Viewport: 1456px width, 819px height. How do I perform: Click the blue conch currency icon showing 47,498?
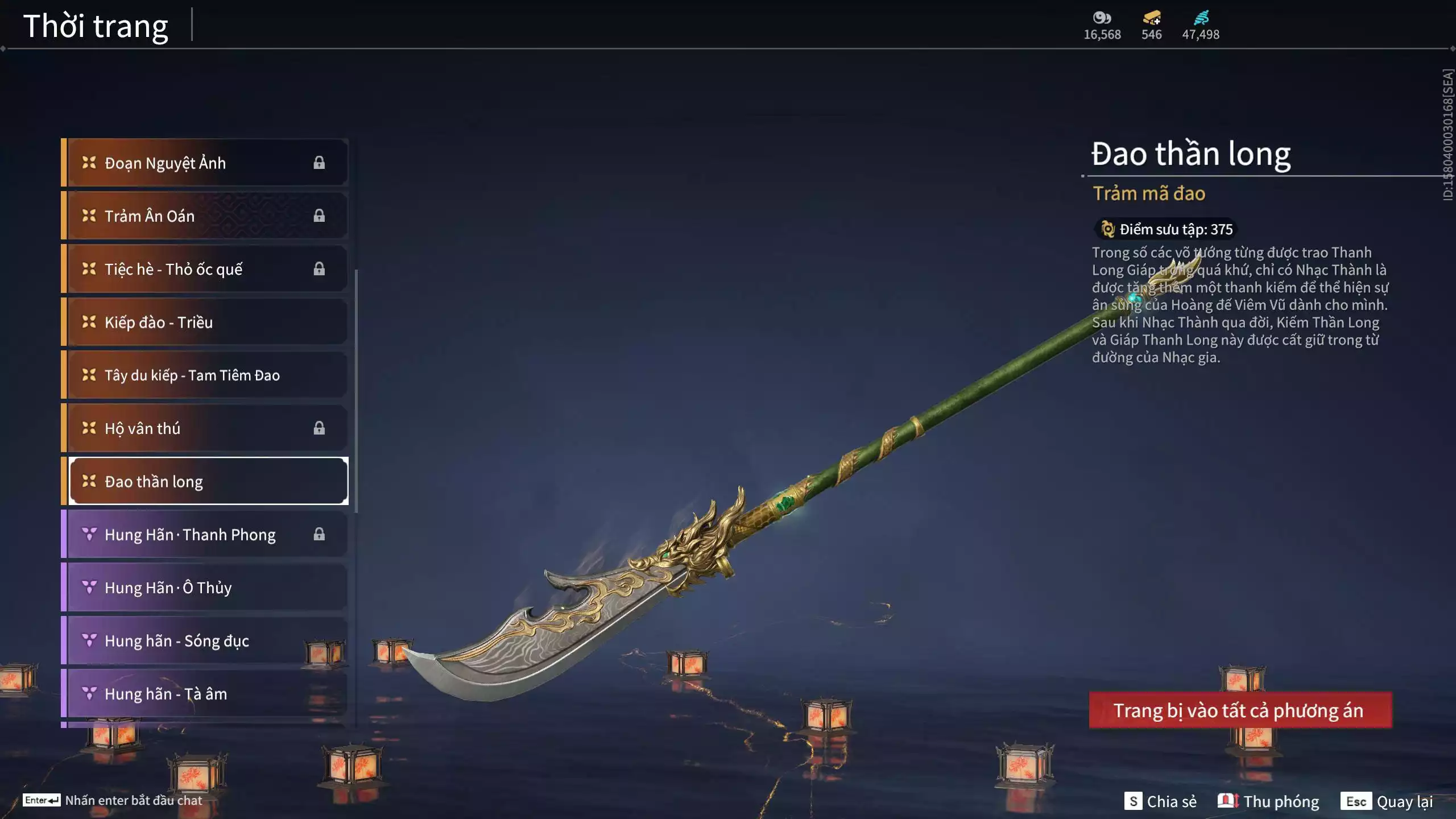point(1200,17)
